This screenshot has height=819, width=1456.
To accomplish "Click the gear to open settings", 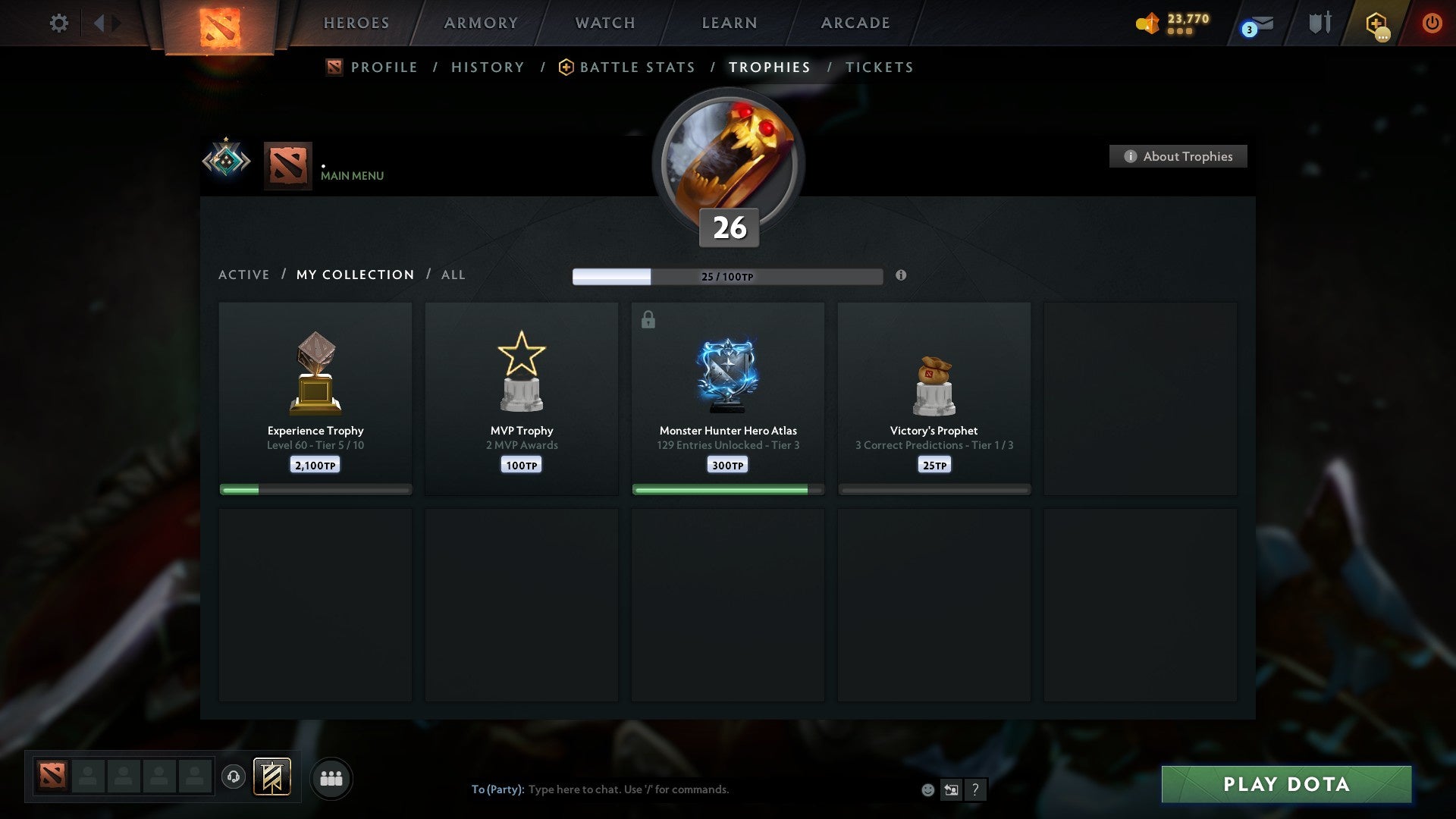I will point(58,23).
